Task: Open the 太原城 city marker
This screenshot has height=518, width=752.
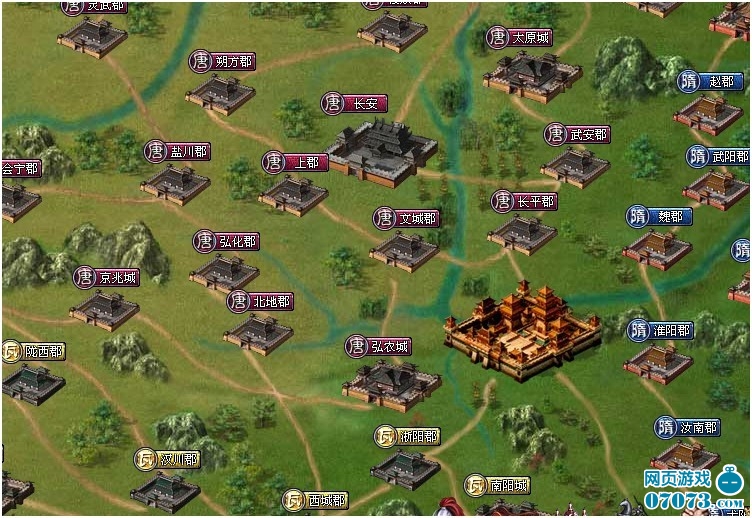Action: point(521,38)
